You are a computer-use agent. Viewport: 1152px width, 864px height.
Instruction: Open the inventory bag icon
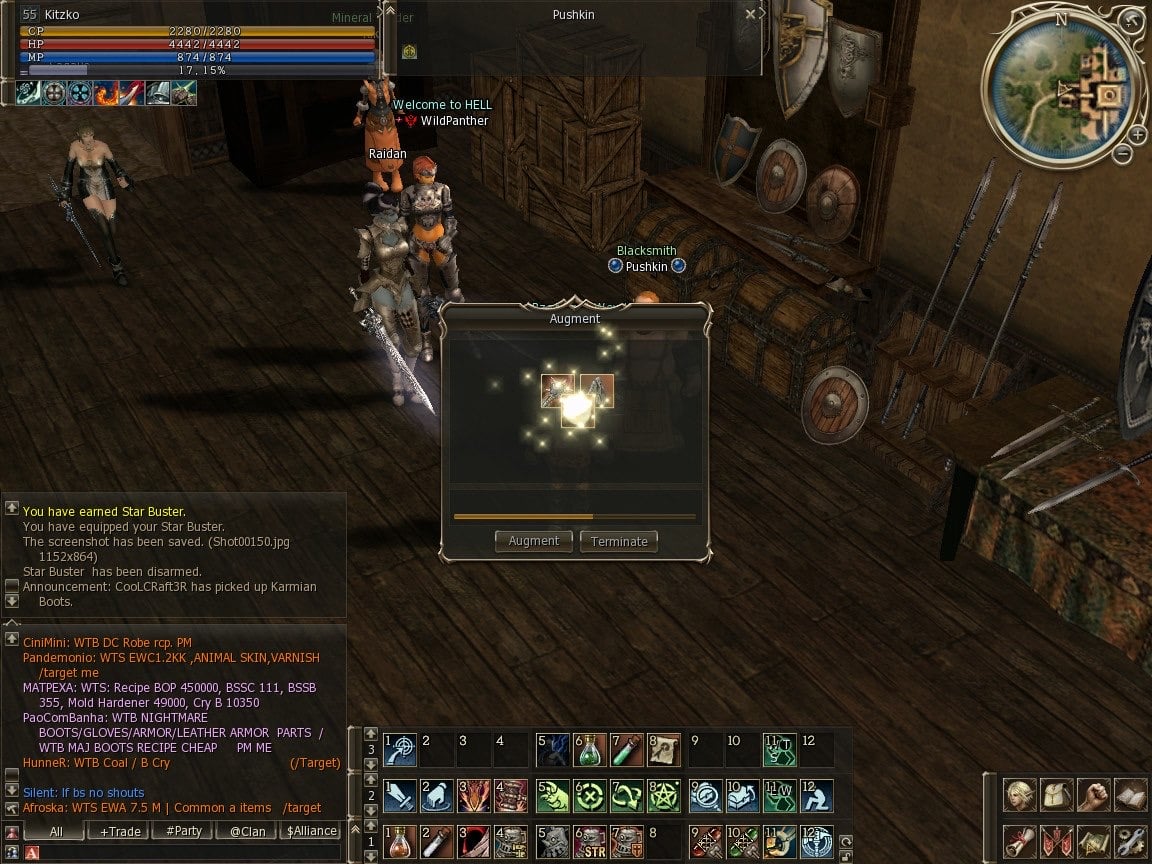click(x=1057, y=796)
